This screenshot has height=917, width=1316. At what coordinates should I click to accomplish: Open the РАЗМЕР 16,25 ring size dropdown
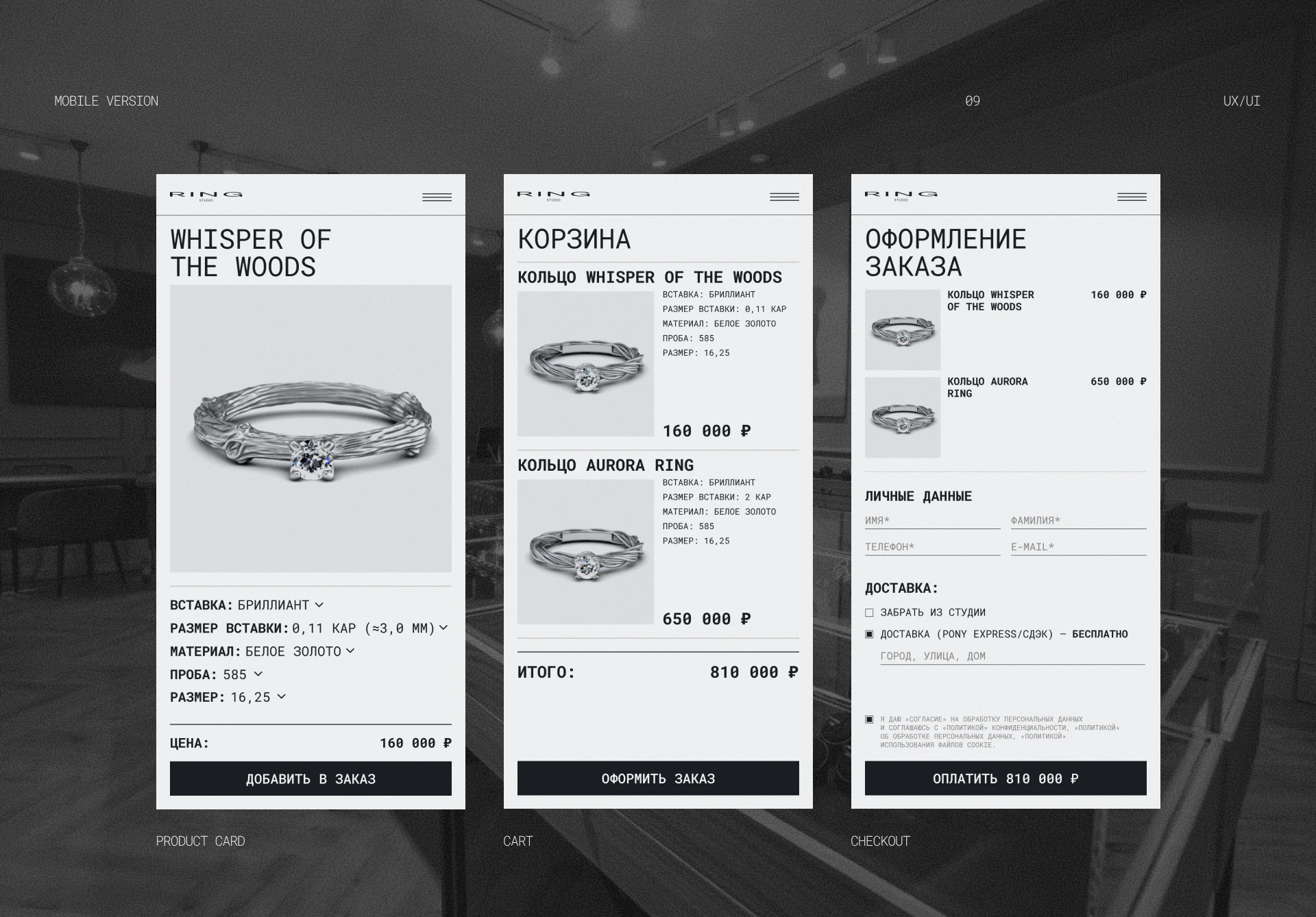tap(281, 697)
